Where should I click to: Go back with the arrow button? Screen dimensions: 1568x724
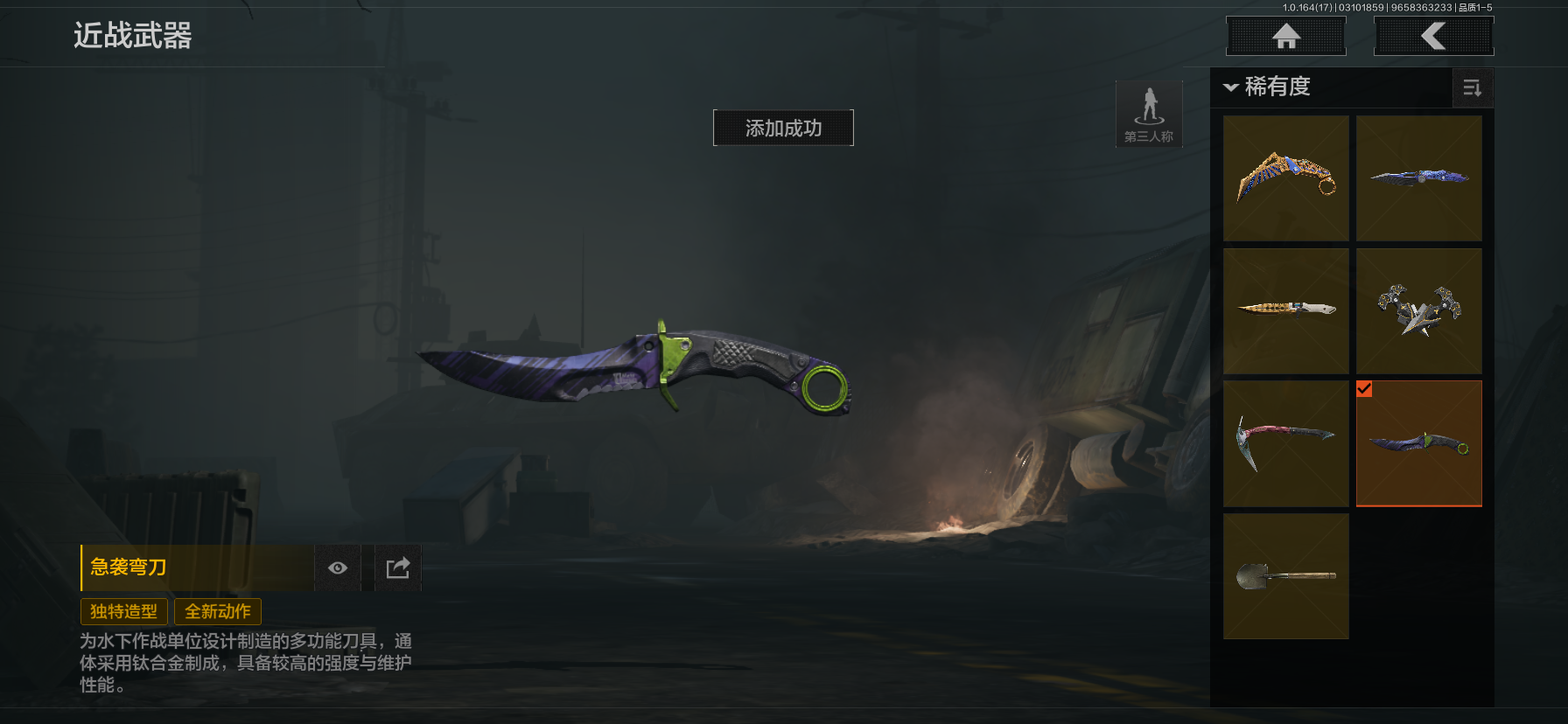pos(1433,37)
